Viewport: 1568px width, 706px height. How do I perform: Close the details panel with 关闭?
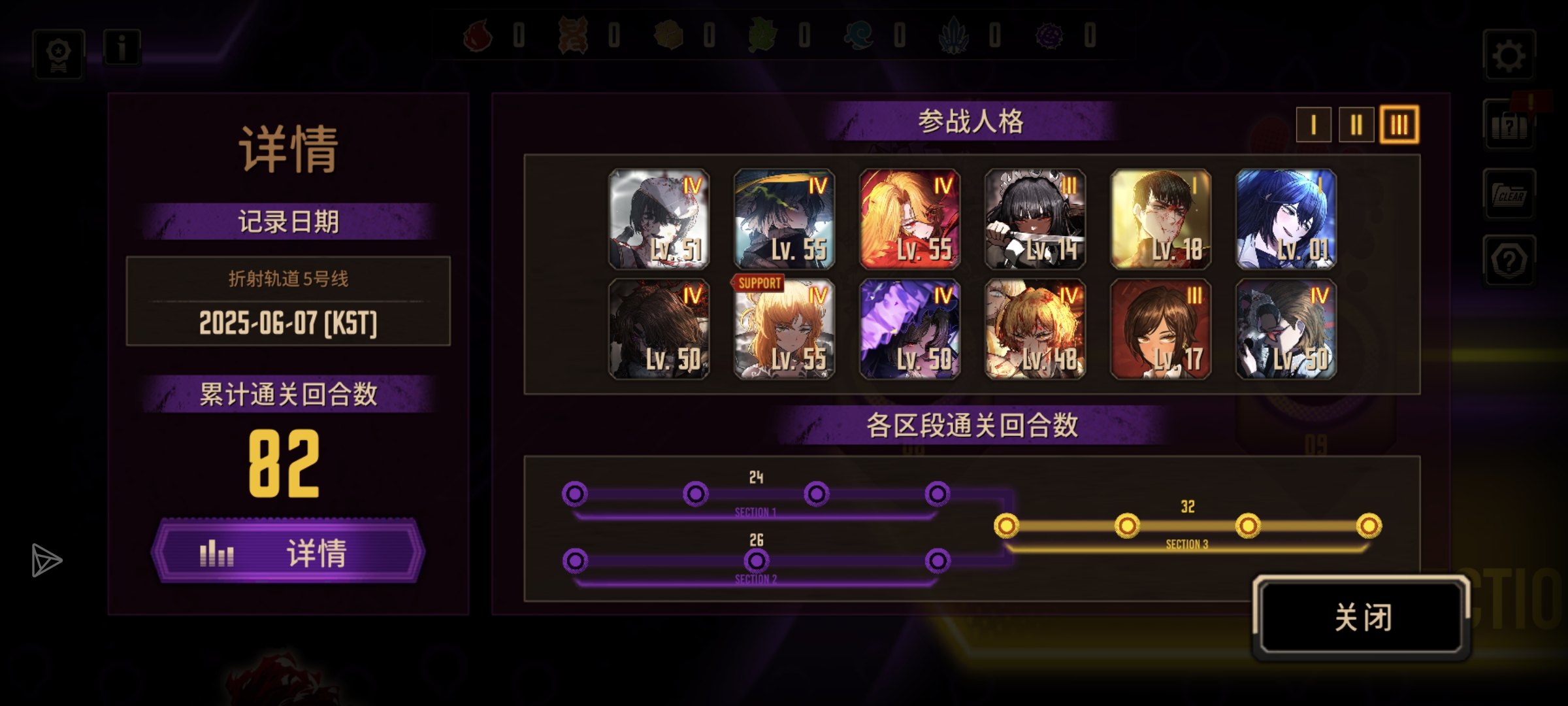(1362, 616)
